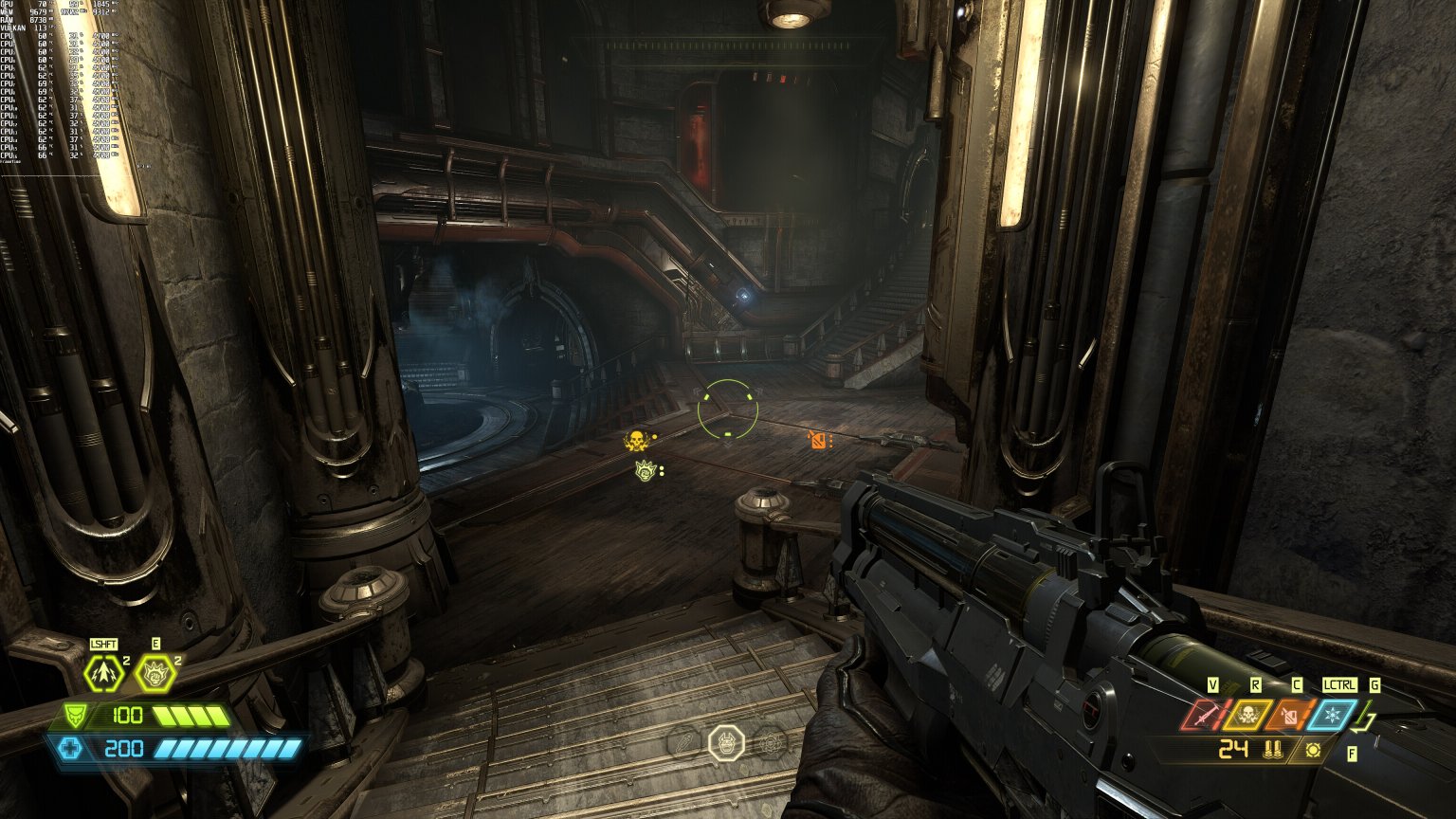This screenshot has height=819, width=1456.
Task: Expand the chevron below the crosshair
Action: point(727,444)
